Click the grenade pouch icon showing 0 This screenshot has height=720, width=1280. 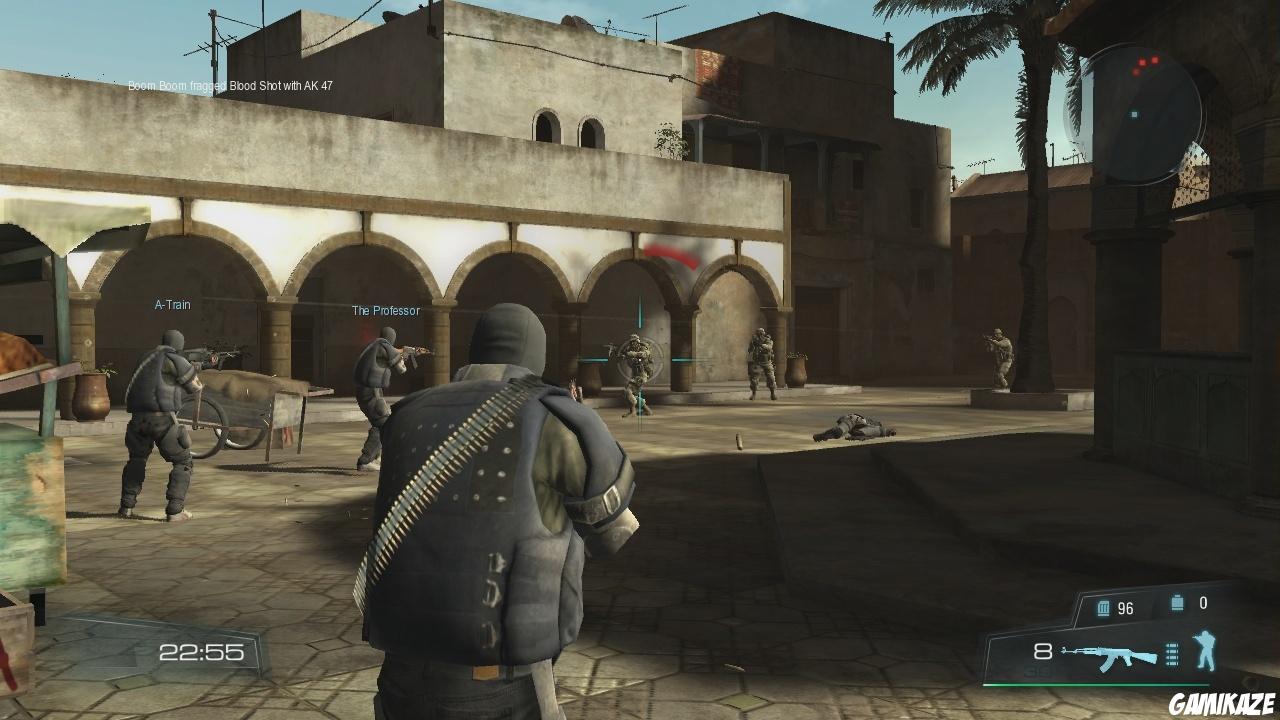1176,601
